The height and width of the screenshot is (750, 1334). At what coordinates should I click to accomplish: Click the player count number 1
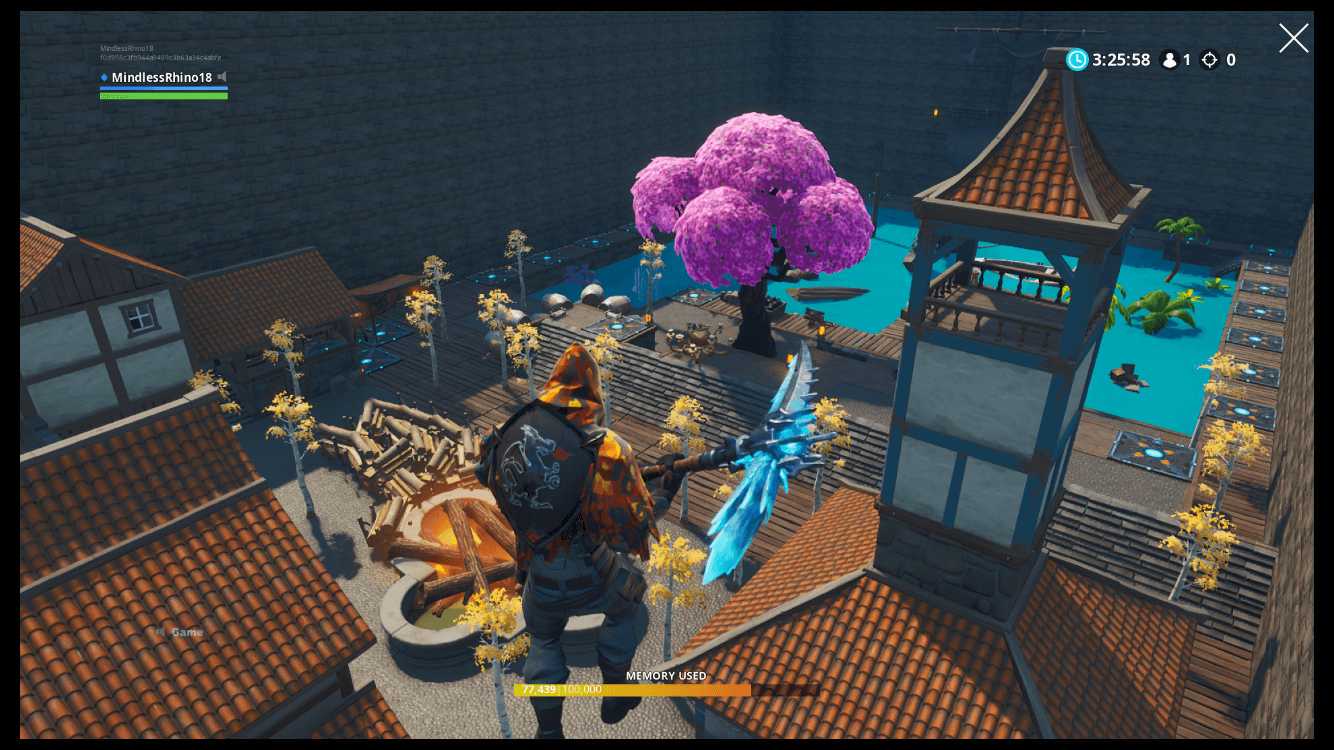point(1188,59)
